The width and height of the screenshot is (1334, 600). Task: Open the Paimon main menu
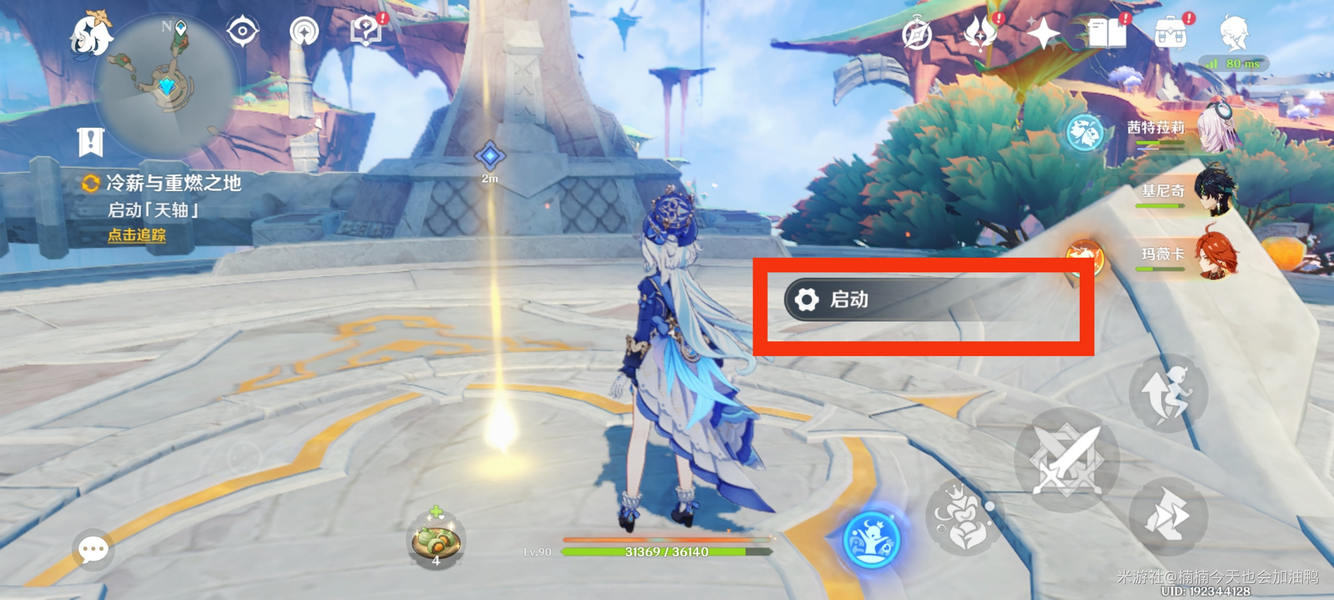click(92, 36)
